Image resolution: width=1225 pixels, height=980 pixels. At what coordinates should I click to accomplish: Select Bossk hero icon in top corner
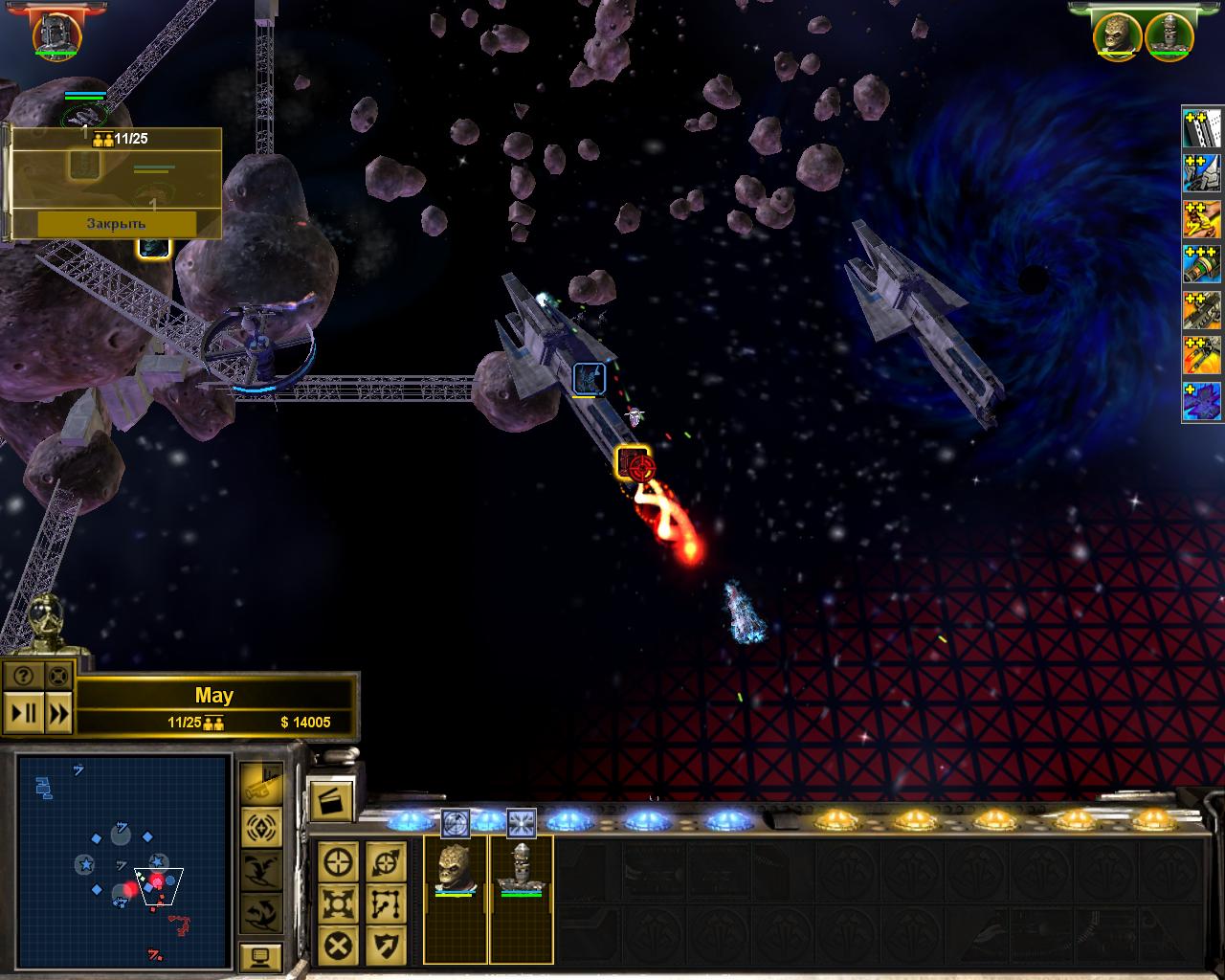pyautogui.click(x=1119, y=34)
